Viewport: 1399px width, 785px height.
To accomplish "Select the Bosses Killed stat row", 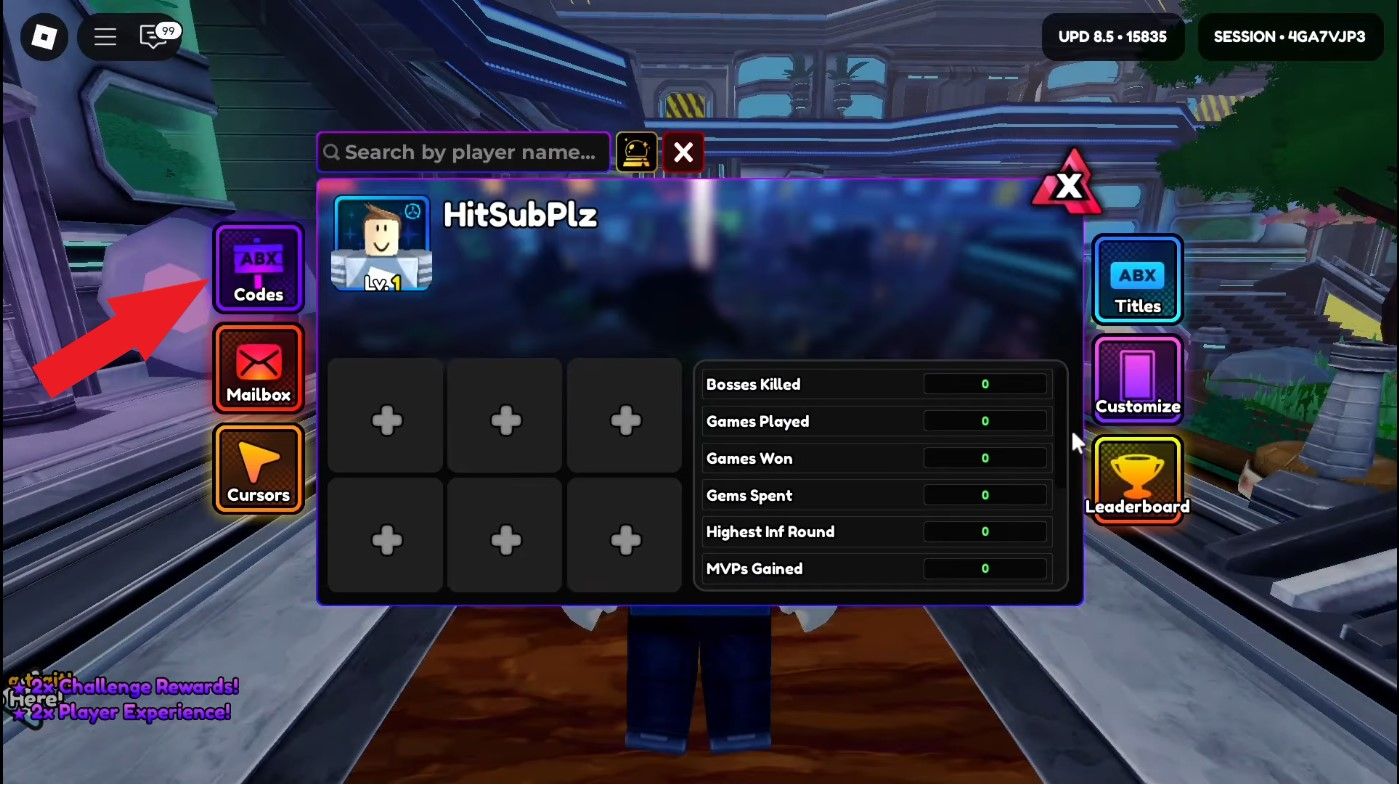I will (875, 384).
